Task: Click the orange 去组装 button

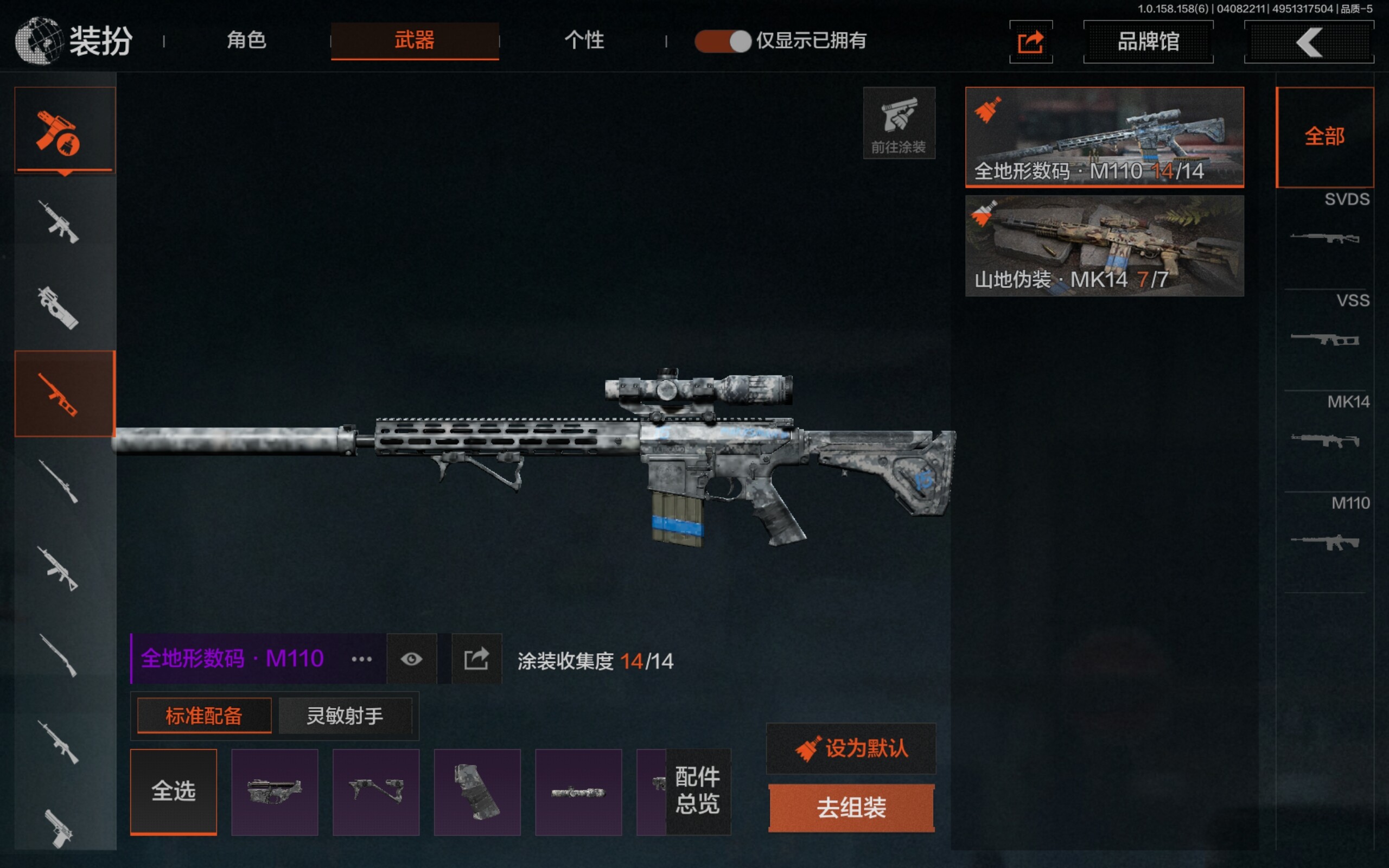Action: click(x=851, y=808)
